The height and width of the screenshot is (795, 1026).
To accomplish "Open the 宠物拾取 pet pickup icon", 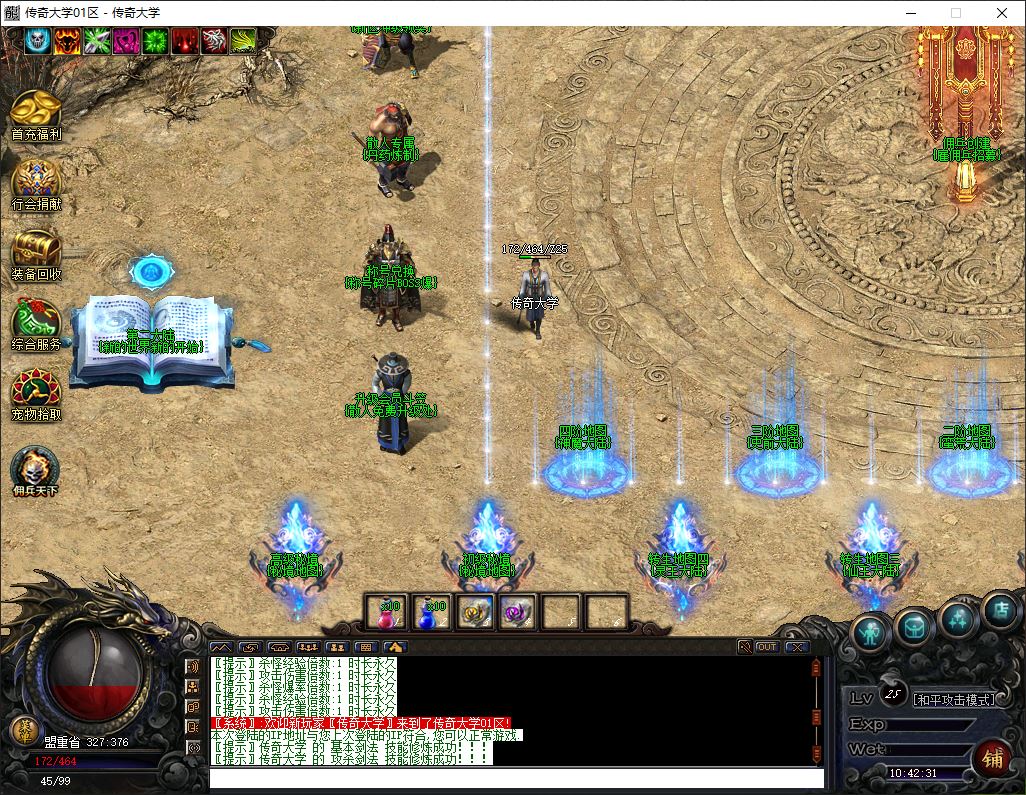I will tap(36, 391).
